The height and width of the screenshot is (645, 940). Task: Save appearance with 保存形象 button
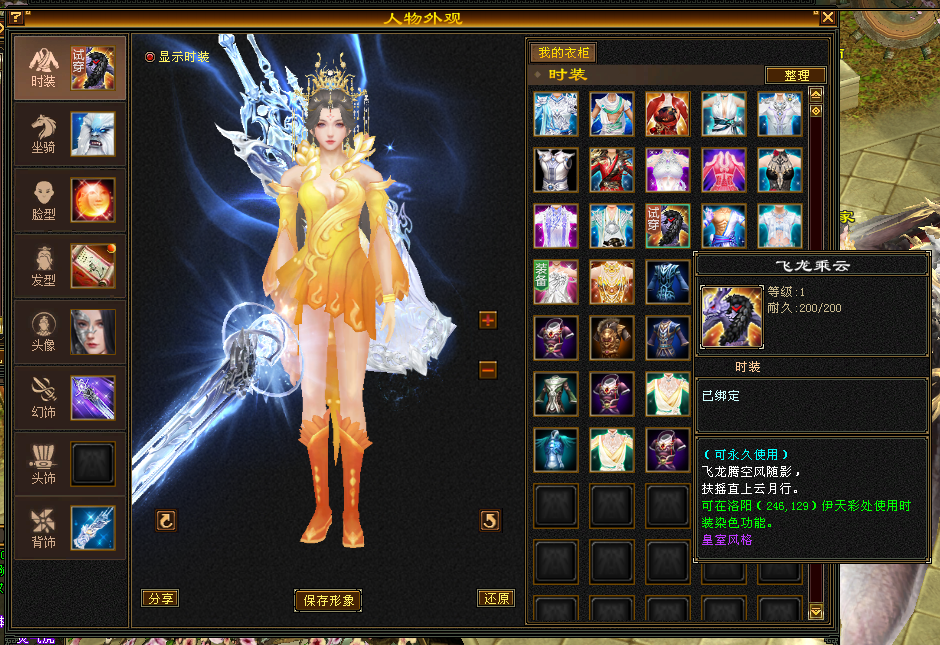tap(329, 600)
